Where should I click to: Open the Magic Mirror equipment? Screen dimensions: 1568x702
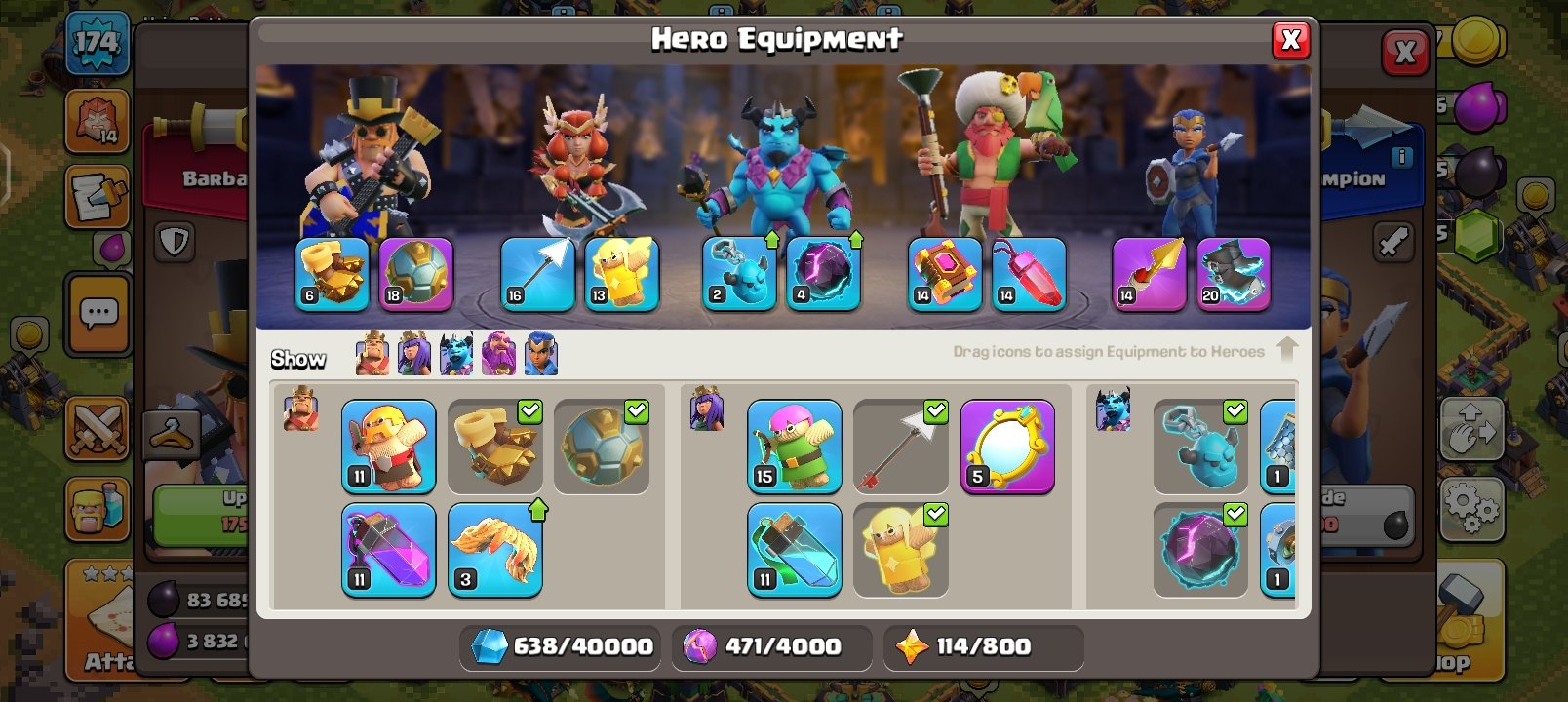point(1009,447)
